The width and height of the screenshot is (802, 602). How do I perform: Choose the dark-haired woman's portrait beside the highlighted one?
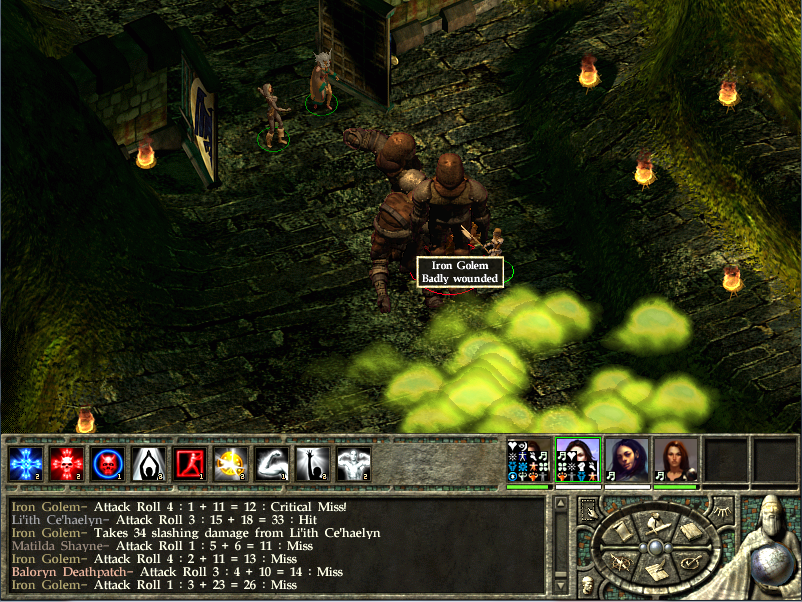tap(626, 461)
